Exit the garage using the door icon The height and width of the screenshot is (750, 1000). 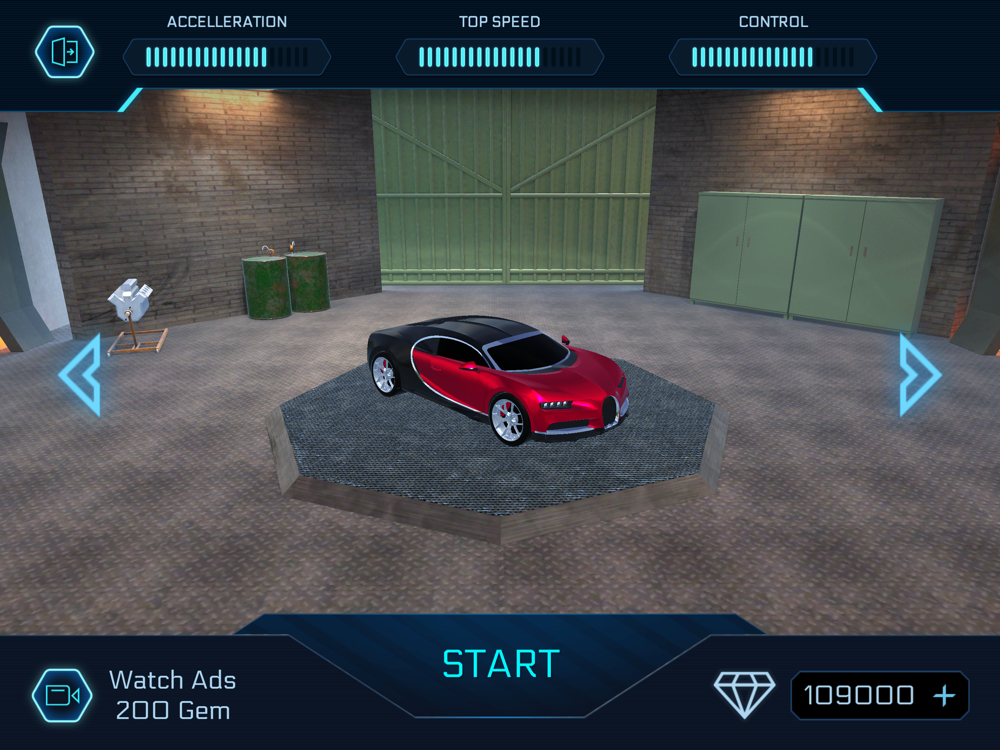[x=64, y=52]
